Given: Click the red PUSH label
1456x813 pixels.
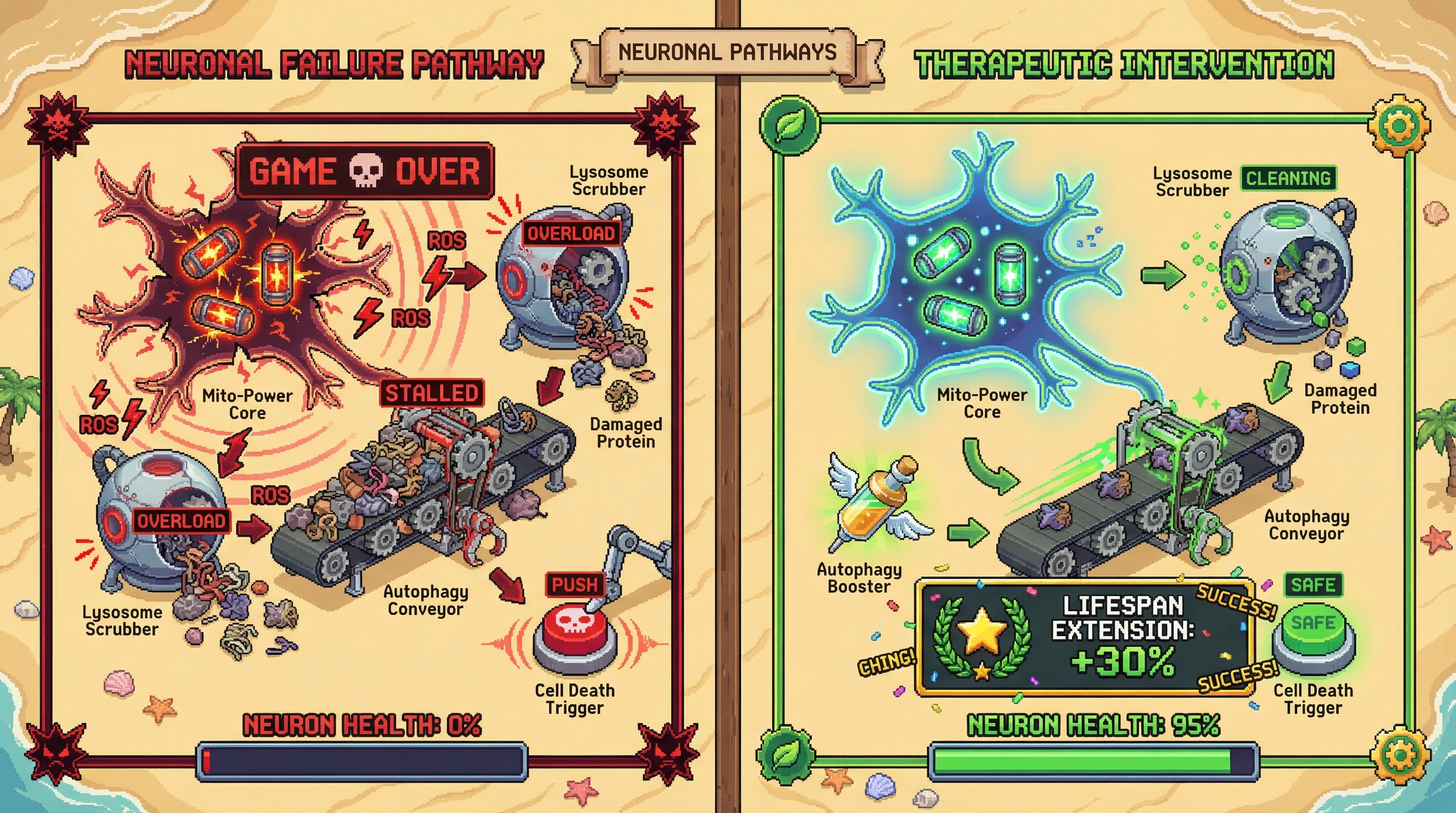Looking at the screenshot, I should coord(574,584).
